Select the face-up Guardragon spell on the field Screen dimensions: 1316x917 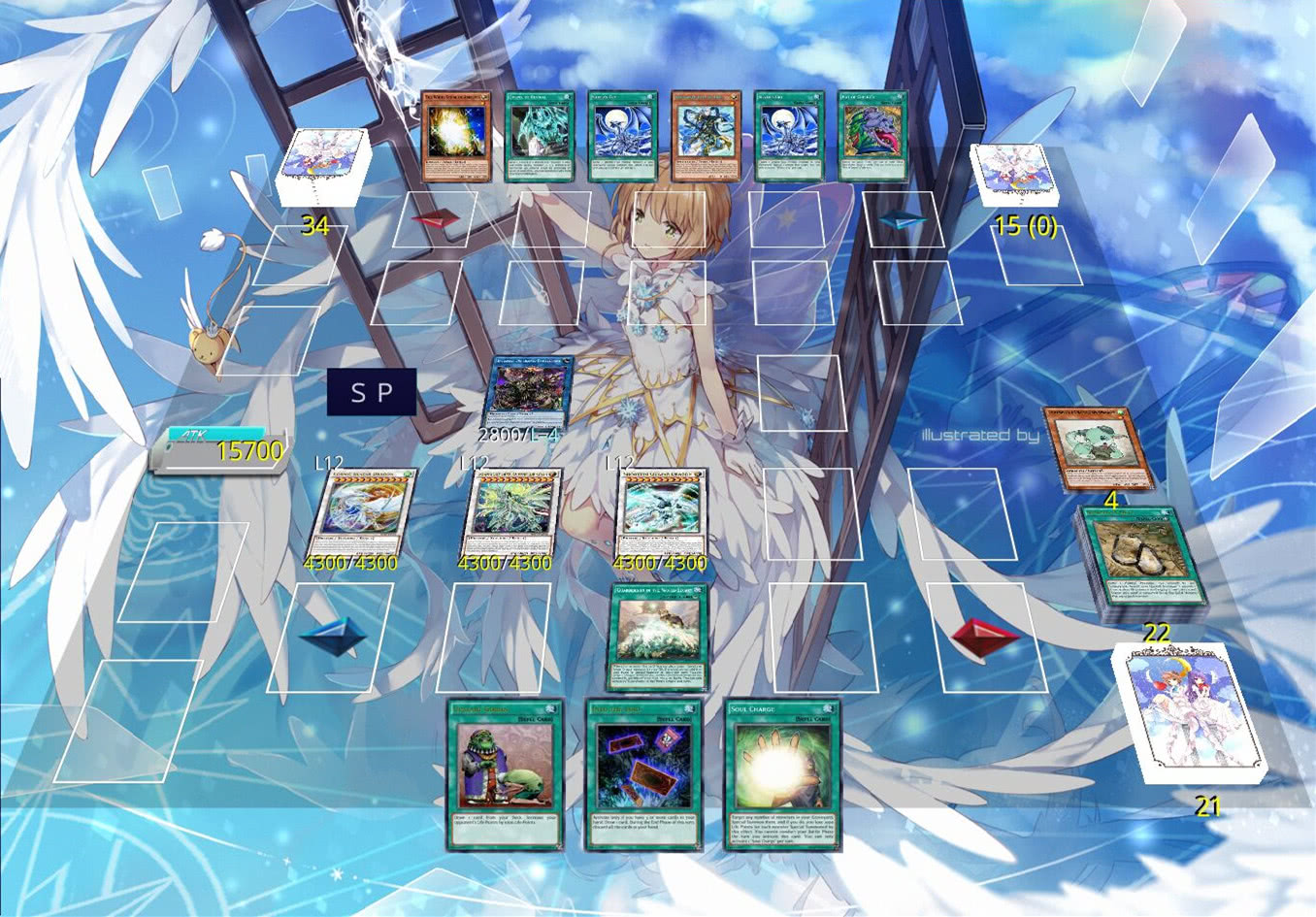(658, 637)
